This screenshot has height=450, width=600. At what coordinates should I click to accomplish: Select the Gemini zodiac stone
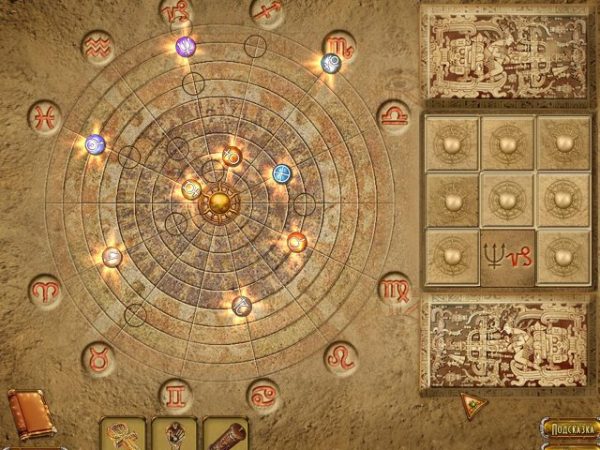(176, 394)
